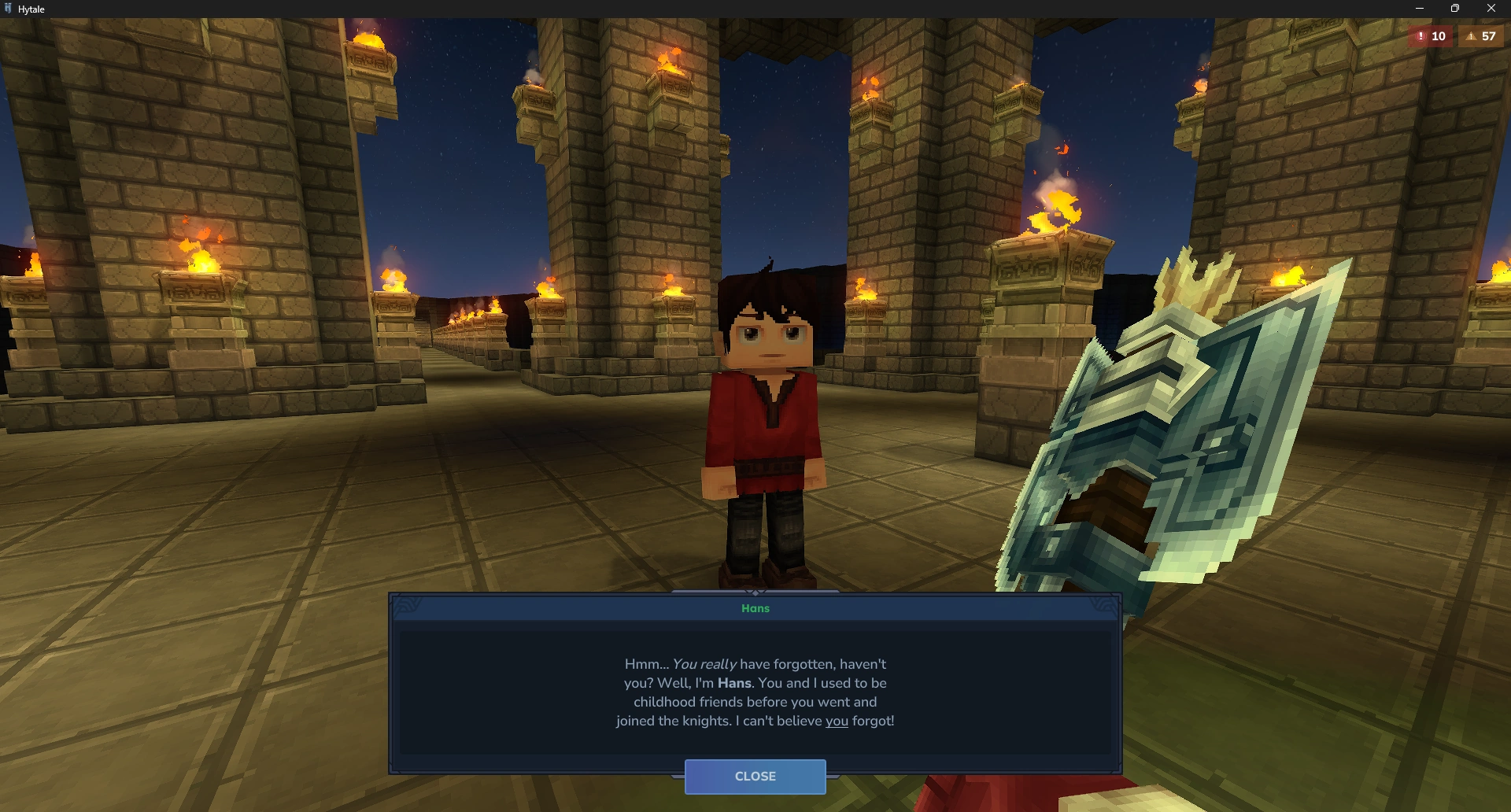Close the Hans dialogue box
Viewport: 1511px width, 812px height.
[755, 776]
